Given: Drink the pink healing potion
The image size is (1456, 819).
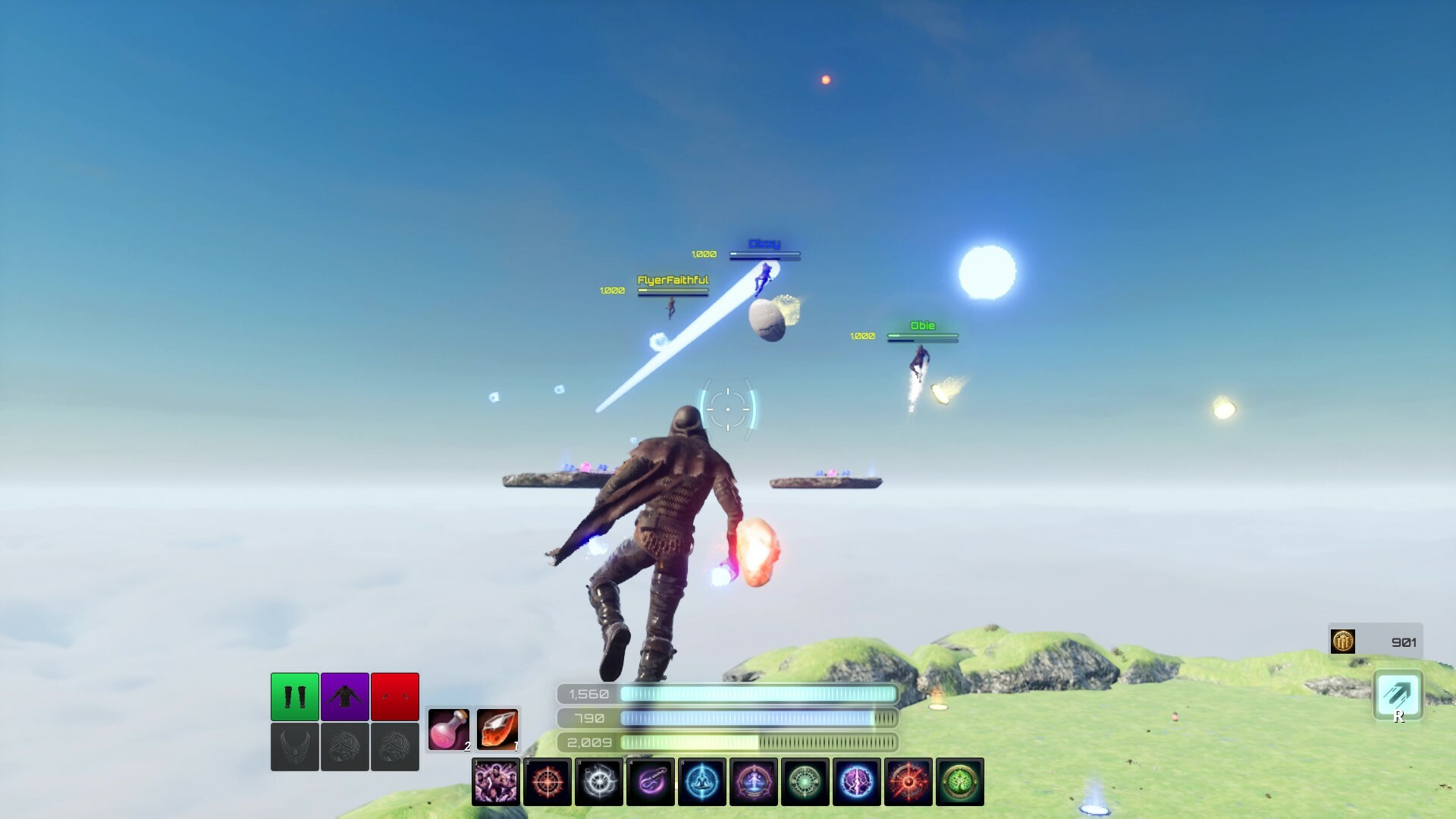Looking at the screenshot, I should click(449, 729).
